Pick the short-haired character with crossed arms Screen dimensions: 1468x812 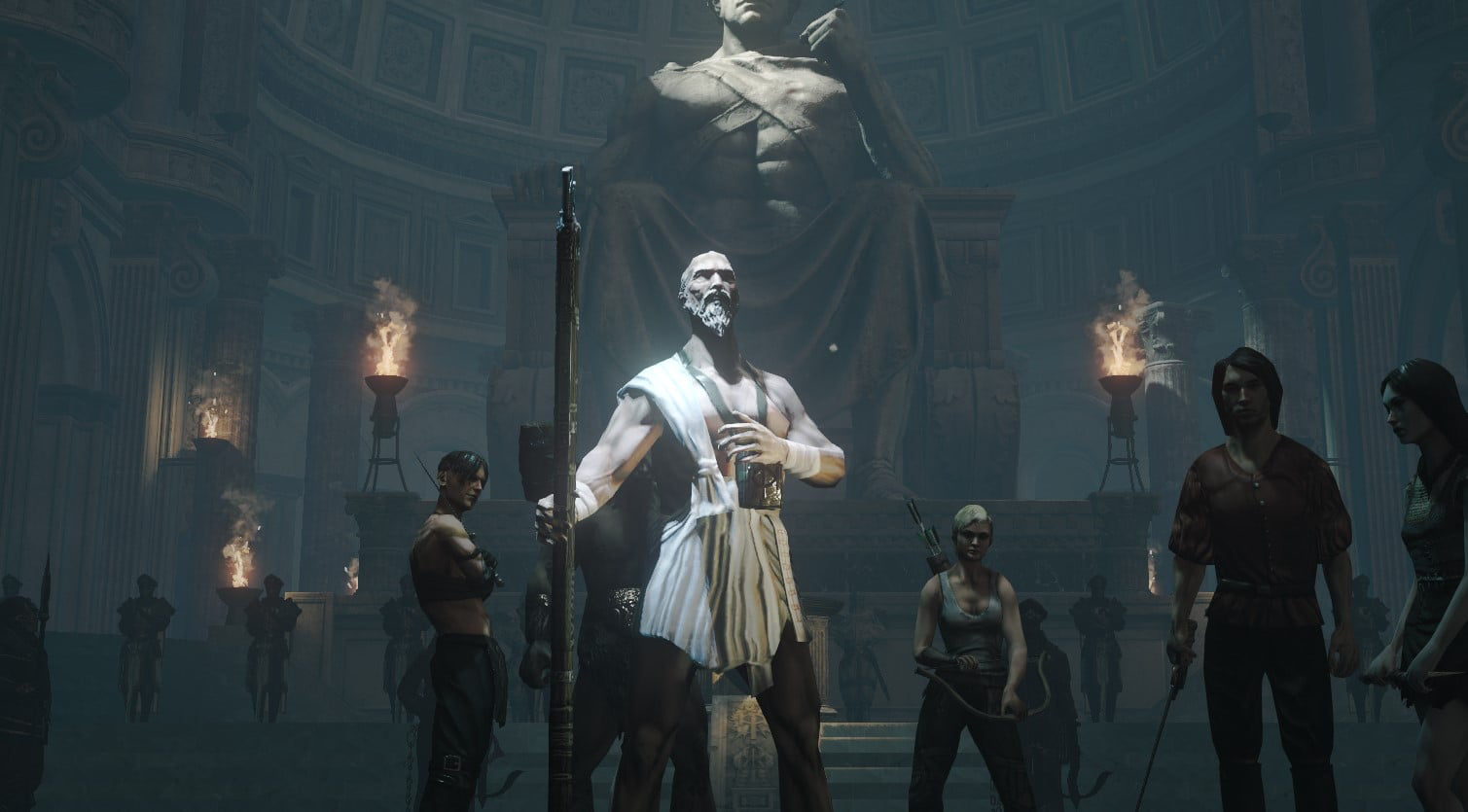click(x=455, y=583)
